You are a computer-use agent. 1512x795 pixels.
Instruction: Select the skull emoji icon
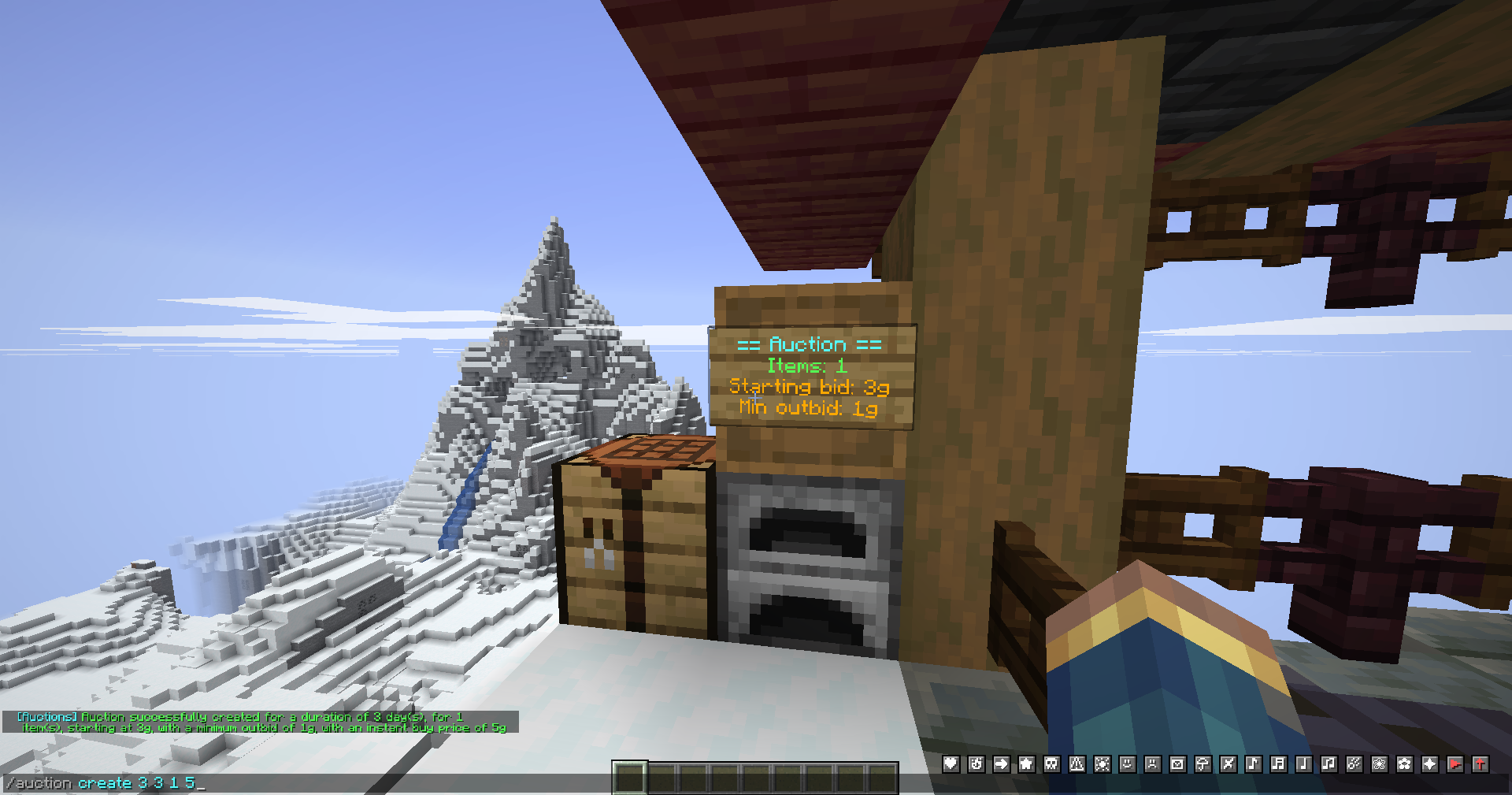(x=1051, y=764)
